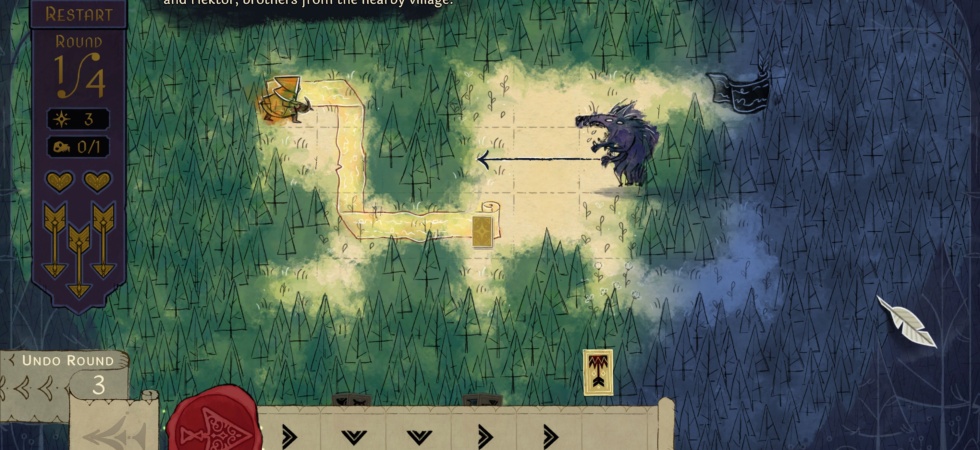The image size is (980, 450).
Task: Click the Restart button
Action: 78,14
